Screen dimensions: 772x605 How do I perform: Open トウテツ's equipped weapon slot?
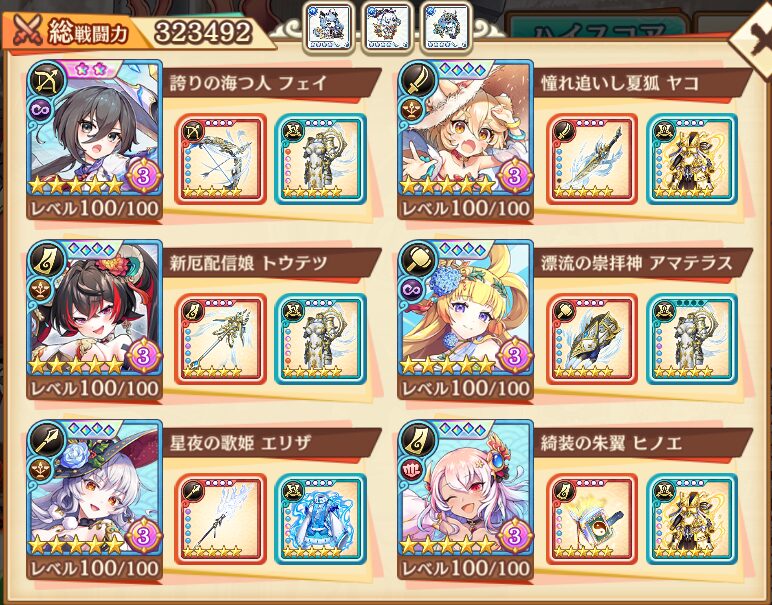click(220, 338)
